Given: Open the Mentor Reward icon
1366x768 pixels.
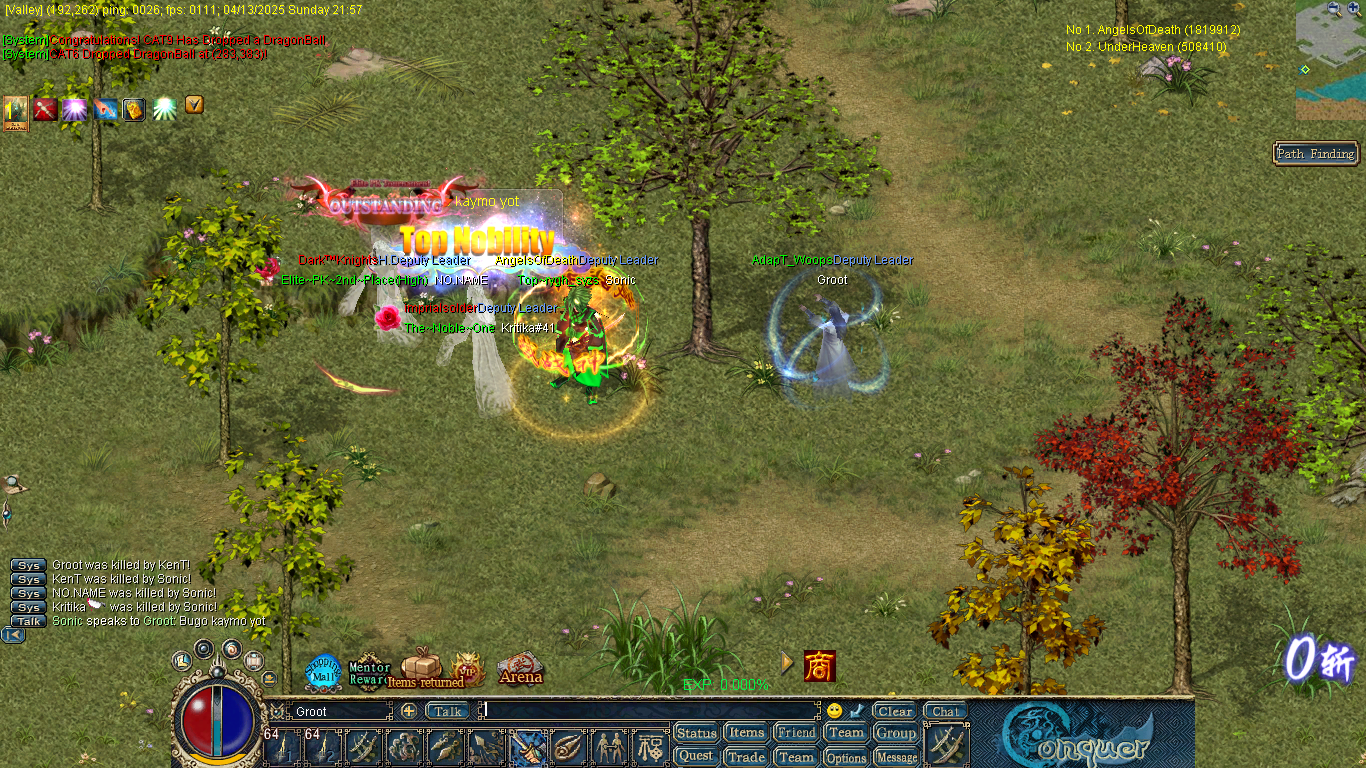Looking at the screenshot, I should point(369,672).
